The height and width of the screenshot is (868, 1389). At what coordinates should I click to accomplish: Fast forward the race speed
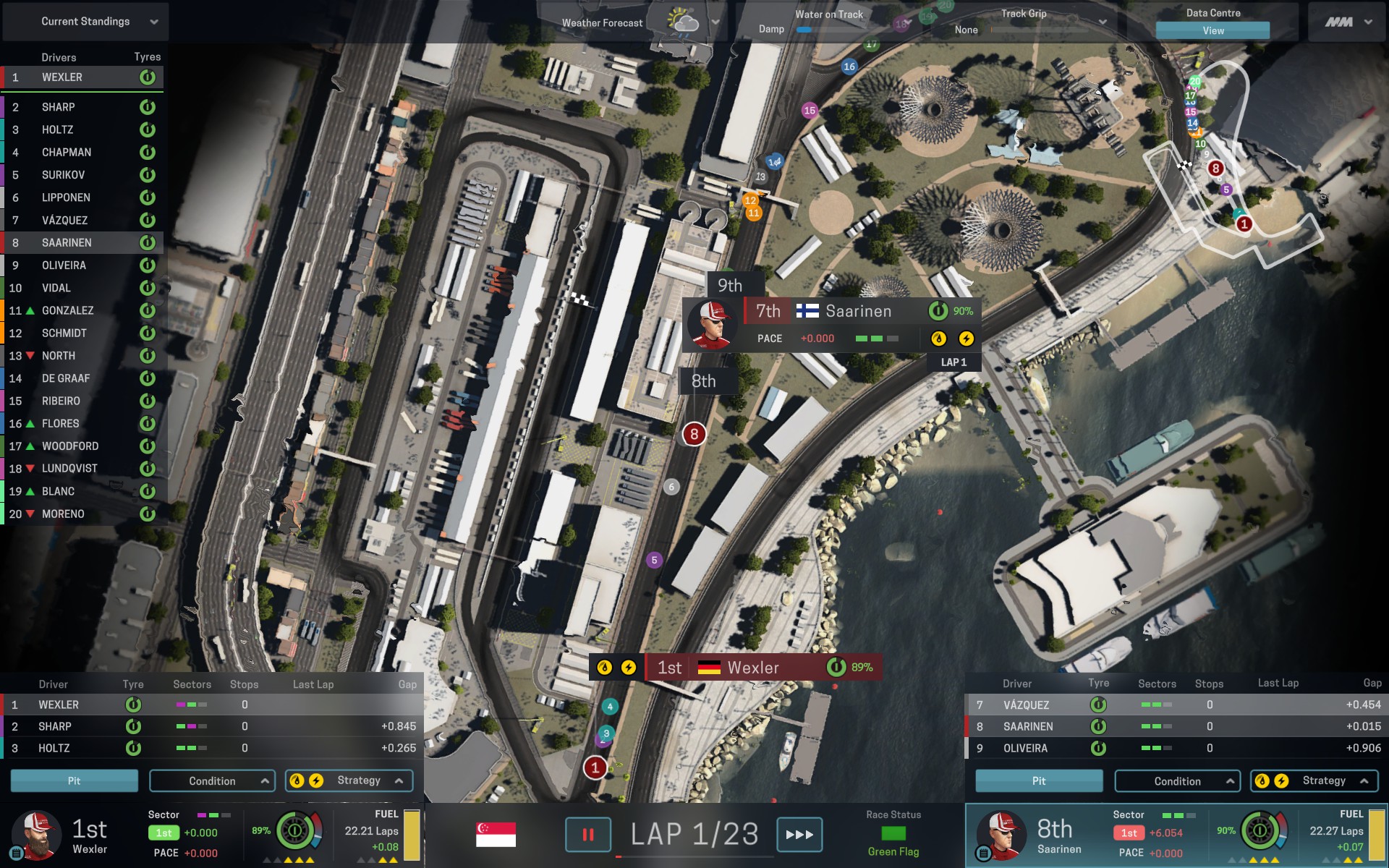[799, 835]
